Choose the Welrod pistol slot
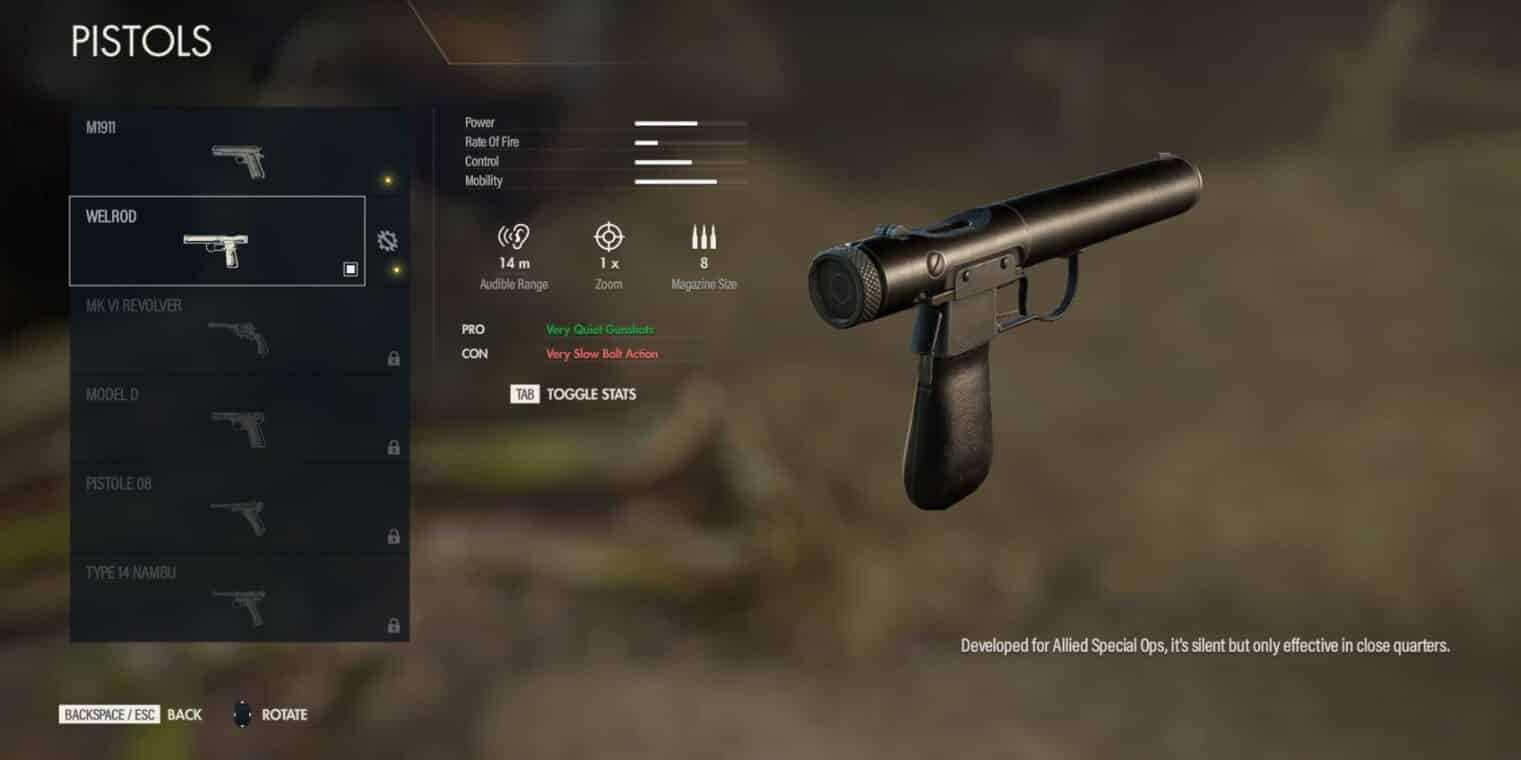This screenshot has width=1521, height=760. [217, 241]
